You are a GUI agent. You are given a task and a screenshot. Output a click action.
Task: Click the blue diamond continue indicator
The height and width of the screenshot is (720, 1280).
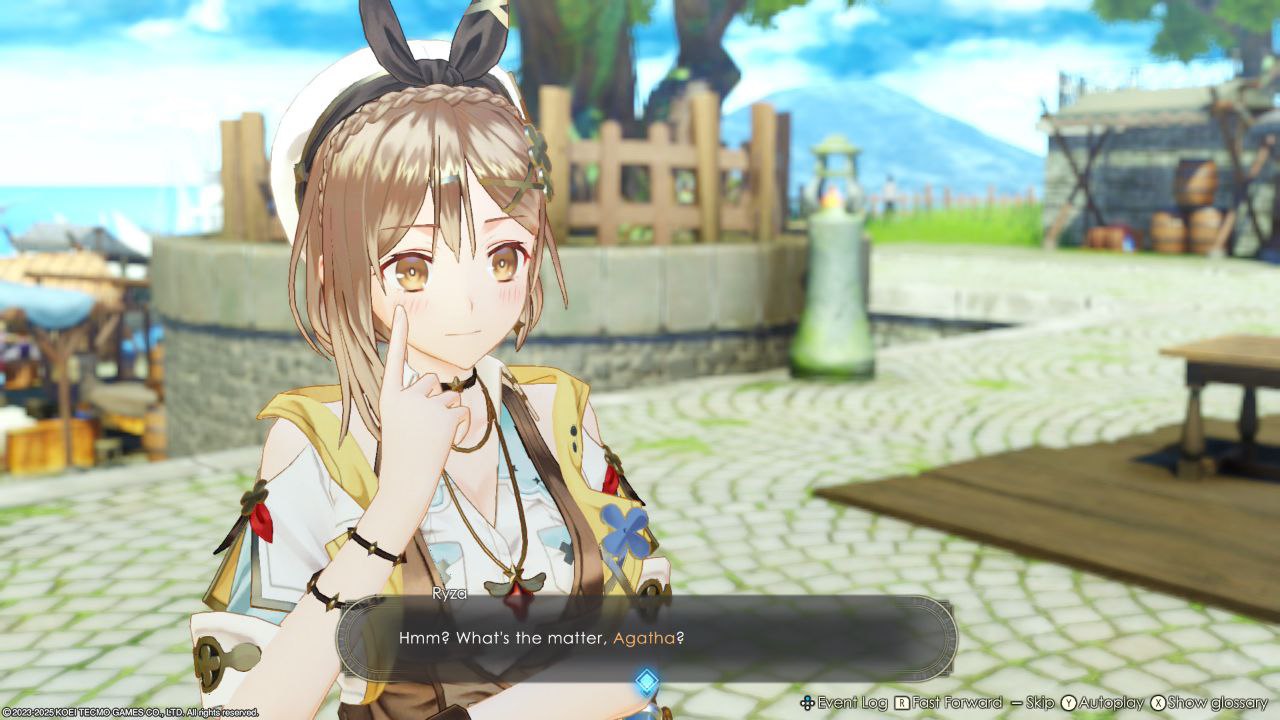coord(647,682)
